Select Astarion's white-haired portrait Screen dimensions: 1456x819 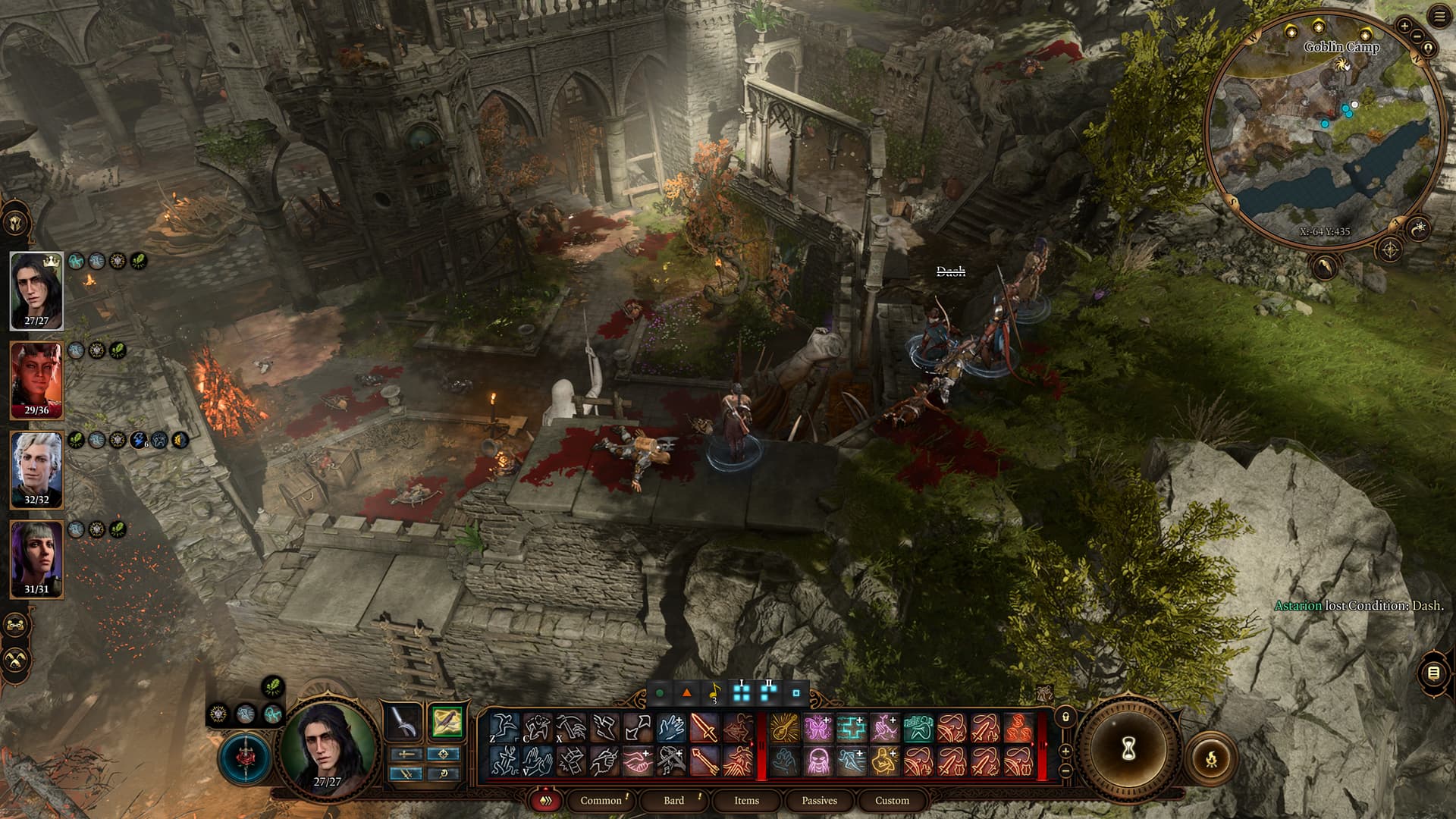click(x=36, y=469)
